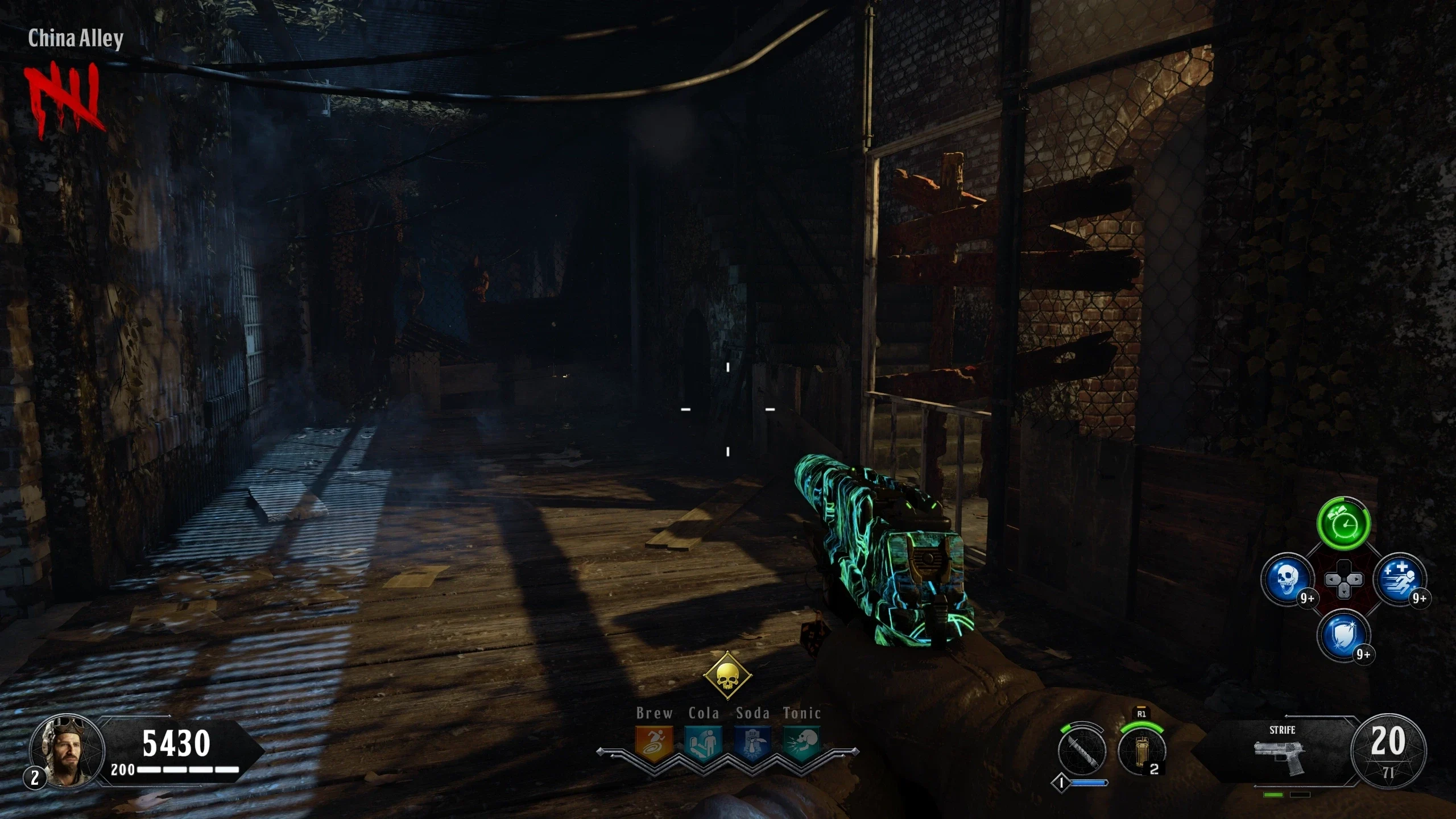
Task: Select the orange Brew perk icon
Action: [654, 742]
